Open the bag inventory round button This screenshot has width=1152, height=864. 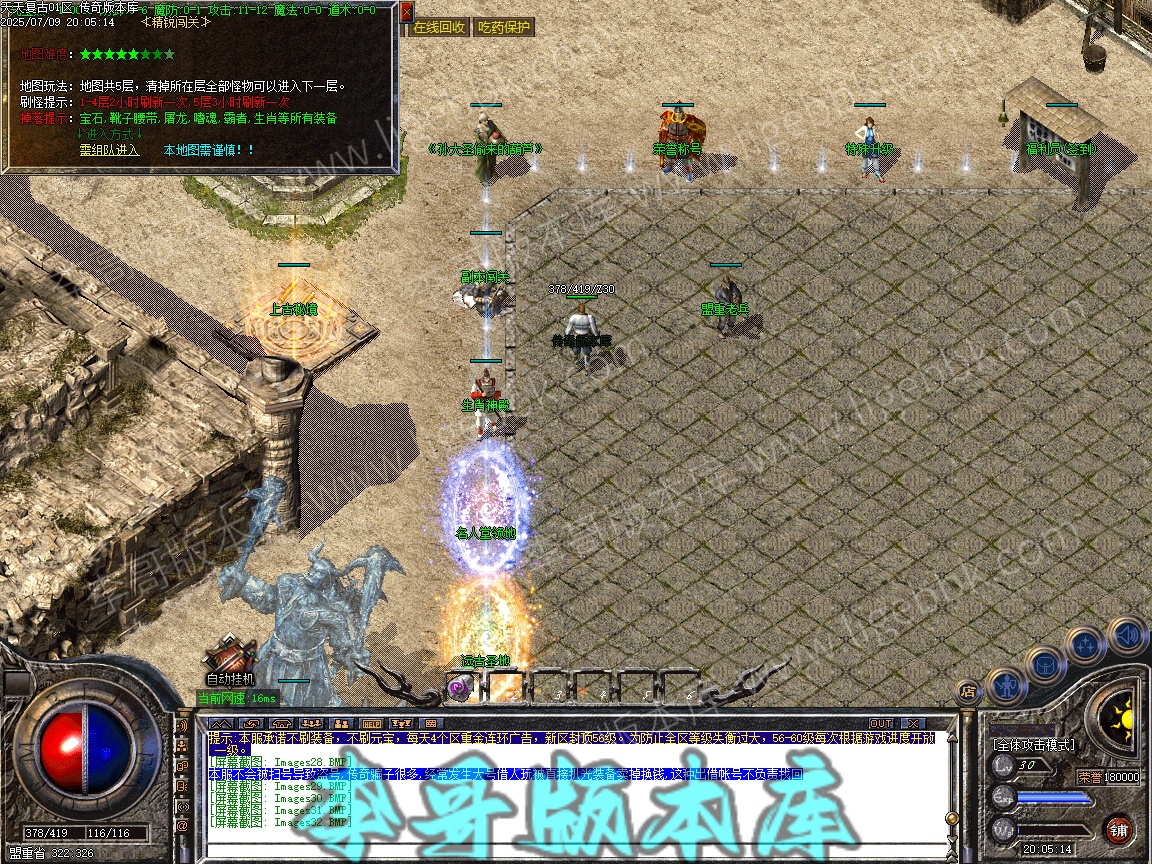tap(1046, 664)
